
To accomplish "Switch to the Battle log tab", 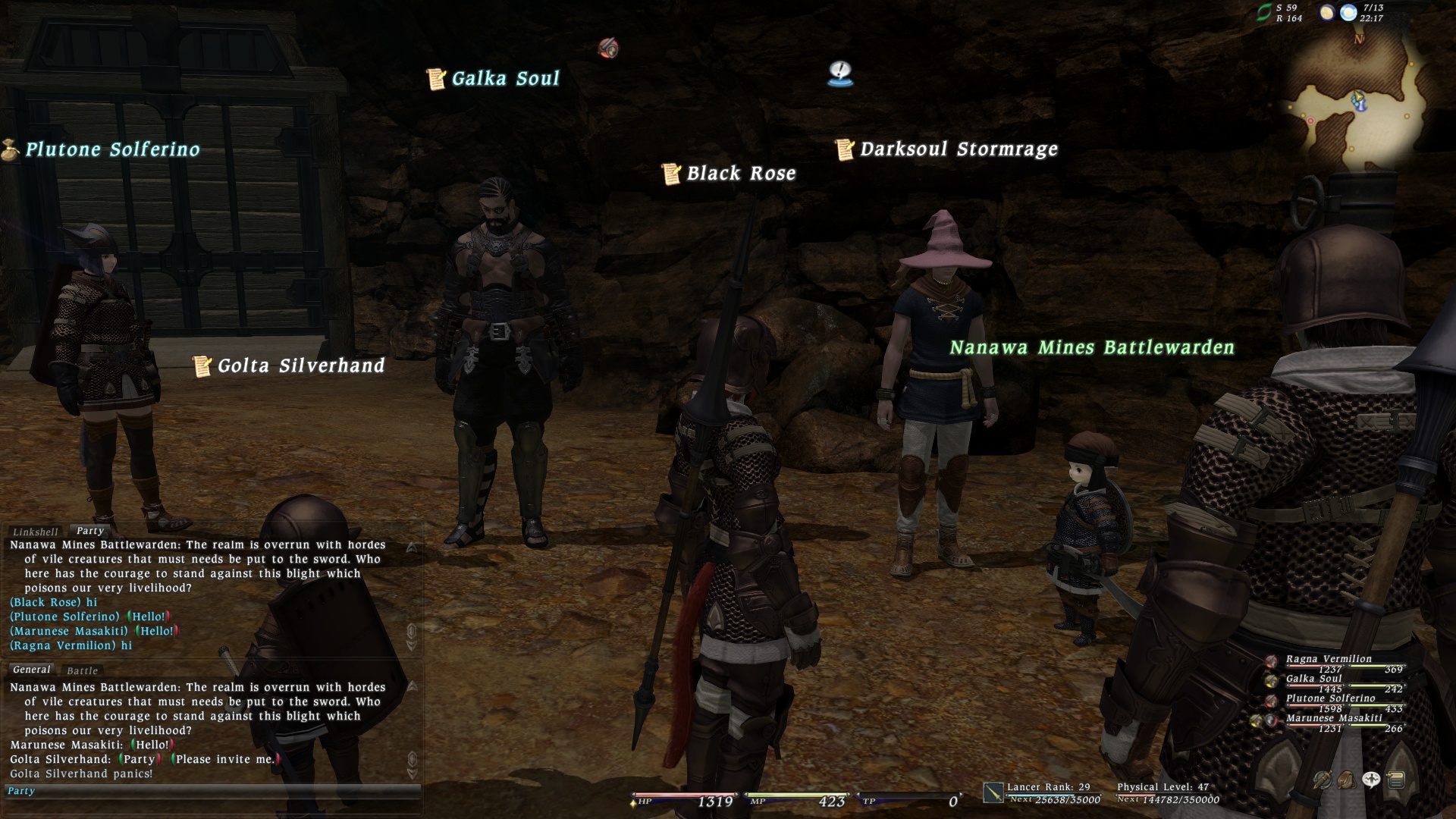I will 82,670.
